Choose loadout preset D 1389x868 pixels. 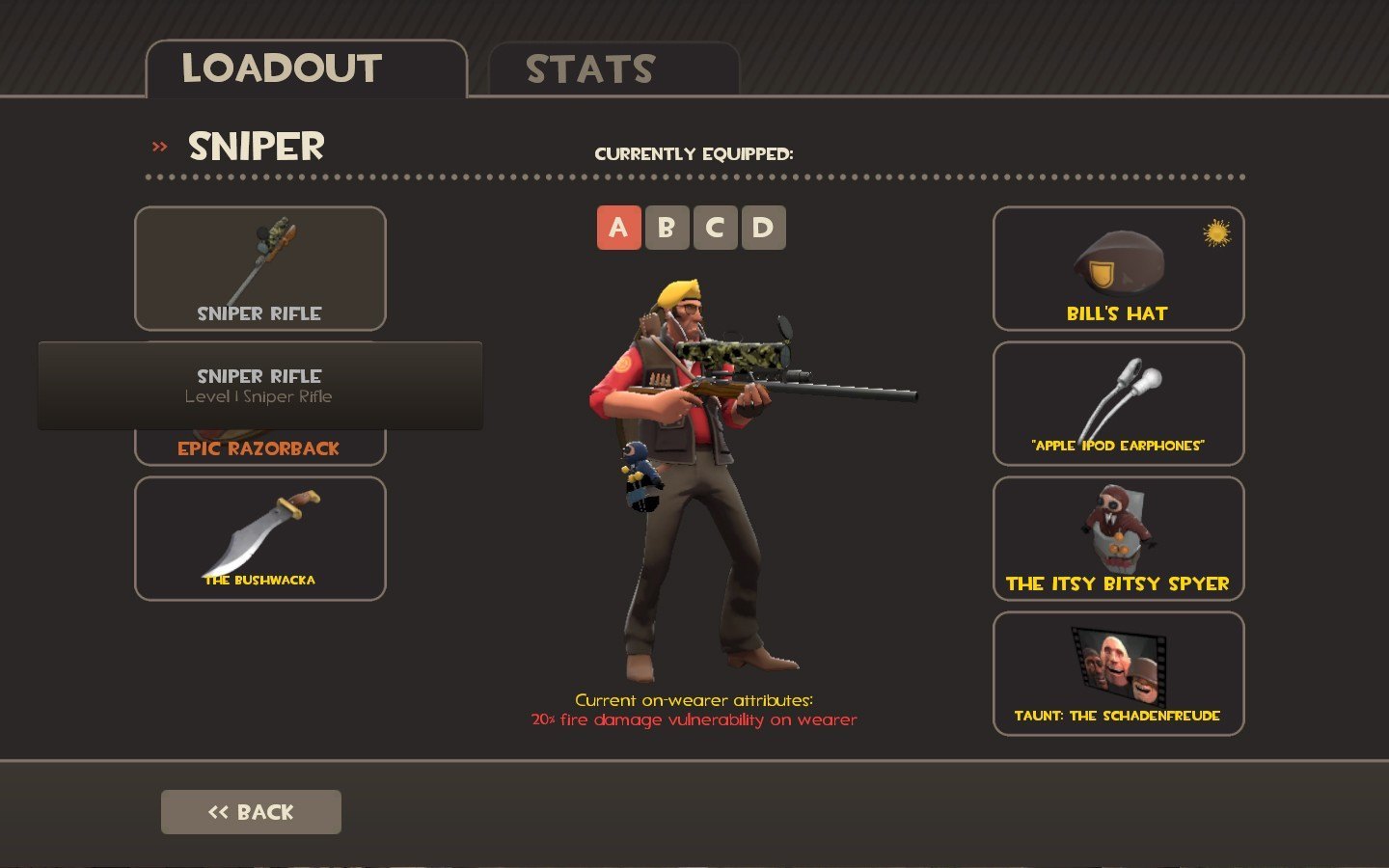(763, 228)
